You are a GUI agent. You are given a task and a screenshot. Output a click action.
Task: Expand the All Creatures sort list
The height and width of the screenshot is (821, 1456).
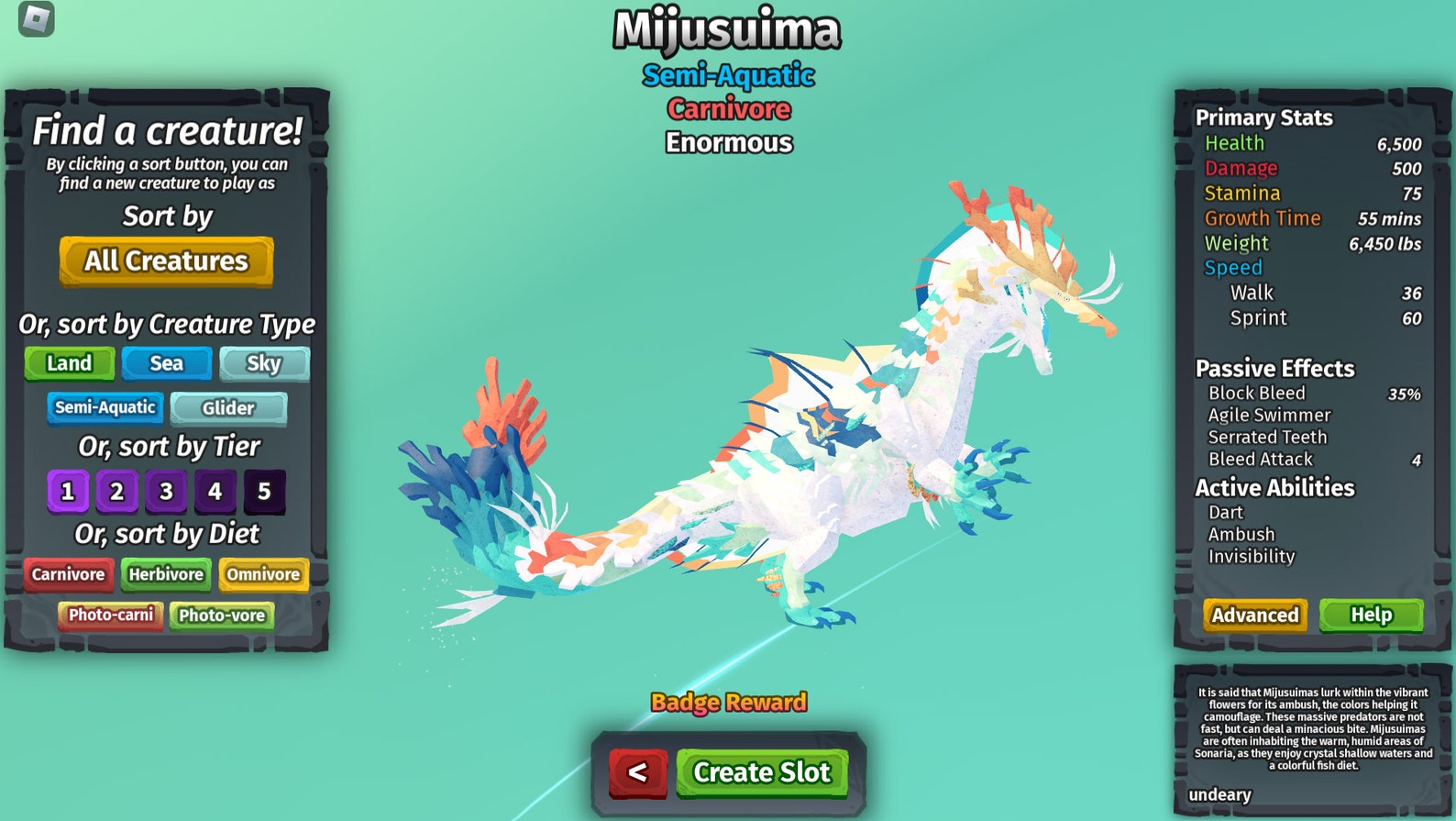tap(165, 261)
